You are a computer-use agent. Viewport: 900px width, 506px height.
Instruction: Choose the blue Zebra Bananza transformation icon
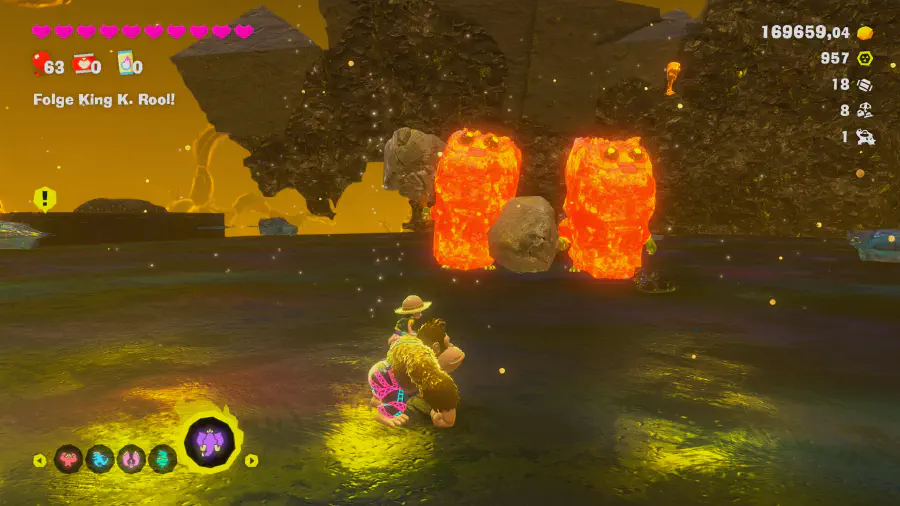100,459
